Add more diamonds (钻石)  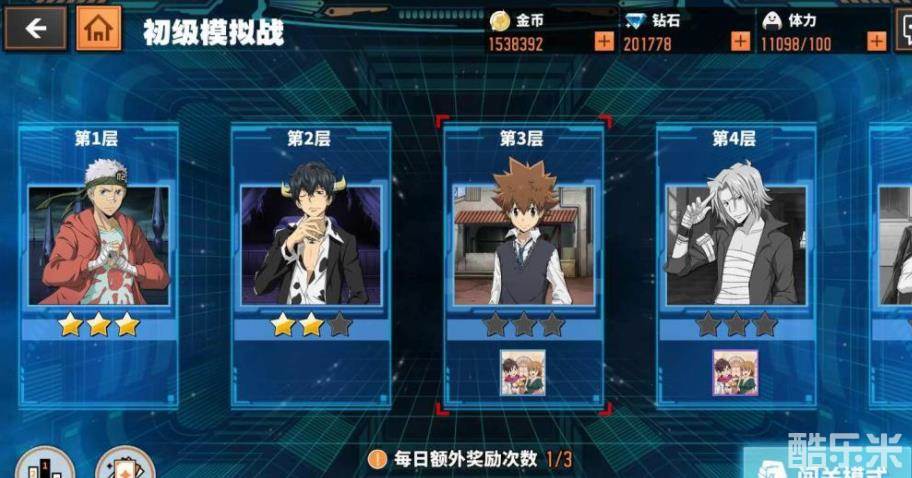740,42
